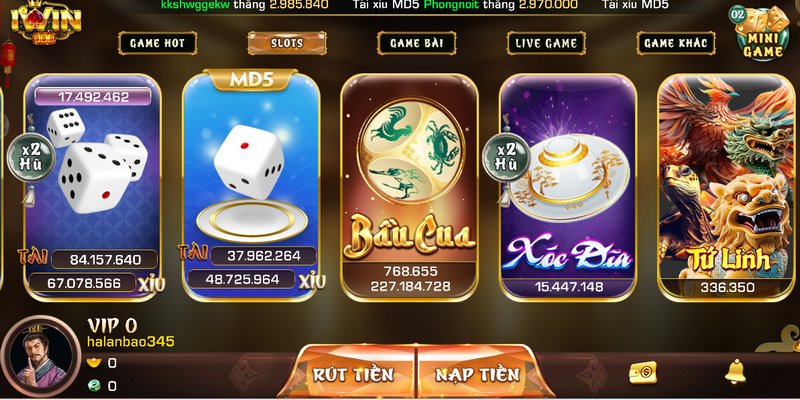This screenshot has width=800, height=400.
Task: Switch to the GAME HOT tab
Action: pos(157,43)
